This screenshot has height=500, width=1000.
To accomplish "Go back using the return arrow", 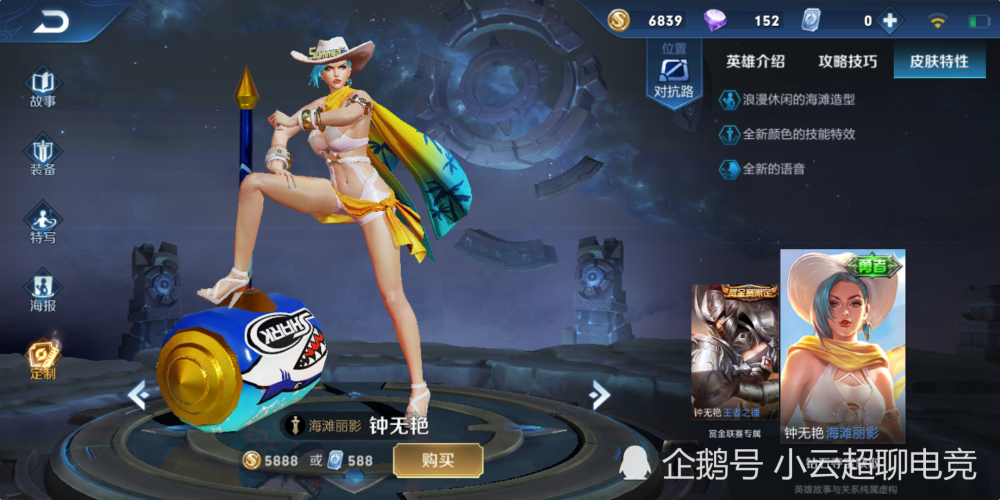I will 50,21.
